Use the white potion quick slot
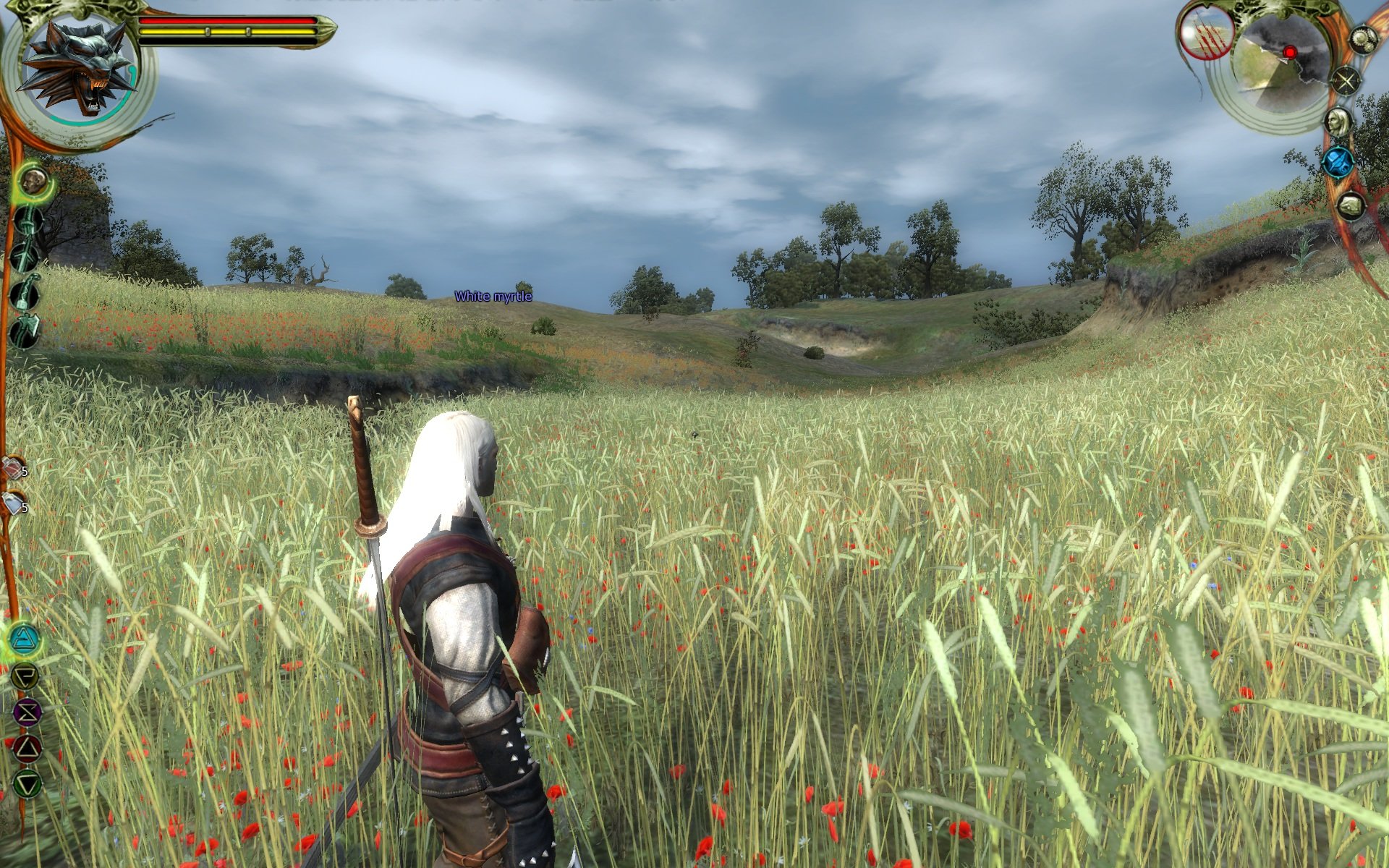Screen dimensions: 1389x868 pos(13,503)
